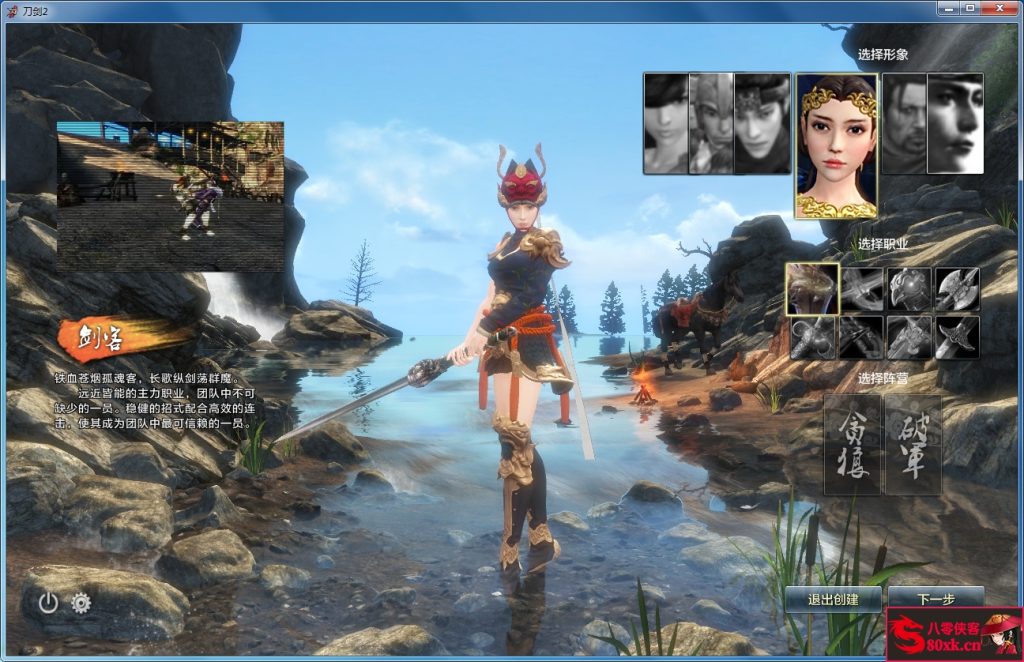This screenshot has height=662, width=1024.
Task: Minimize the game window
Action: tap(948, 8)
